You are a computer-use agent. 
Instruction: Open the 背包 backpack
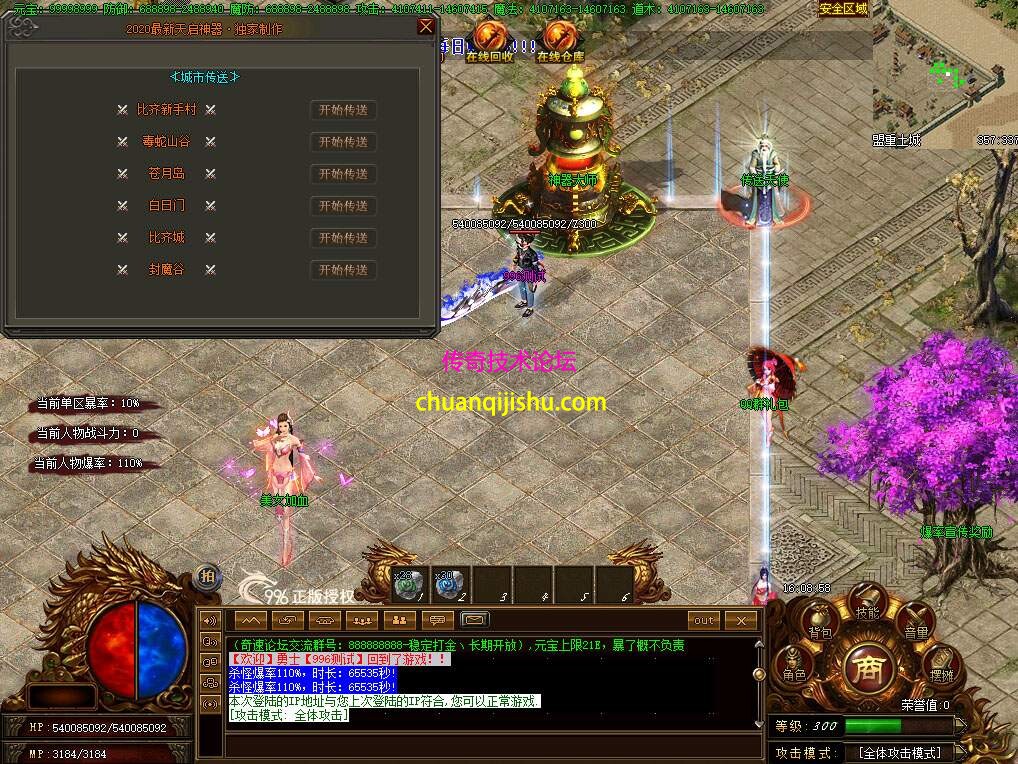click(x=820, y=626)
